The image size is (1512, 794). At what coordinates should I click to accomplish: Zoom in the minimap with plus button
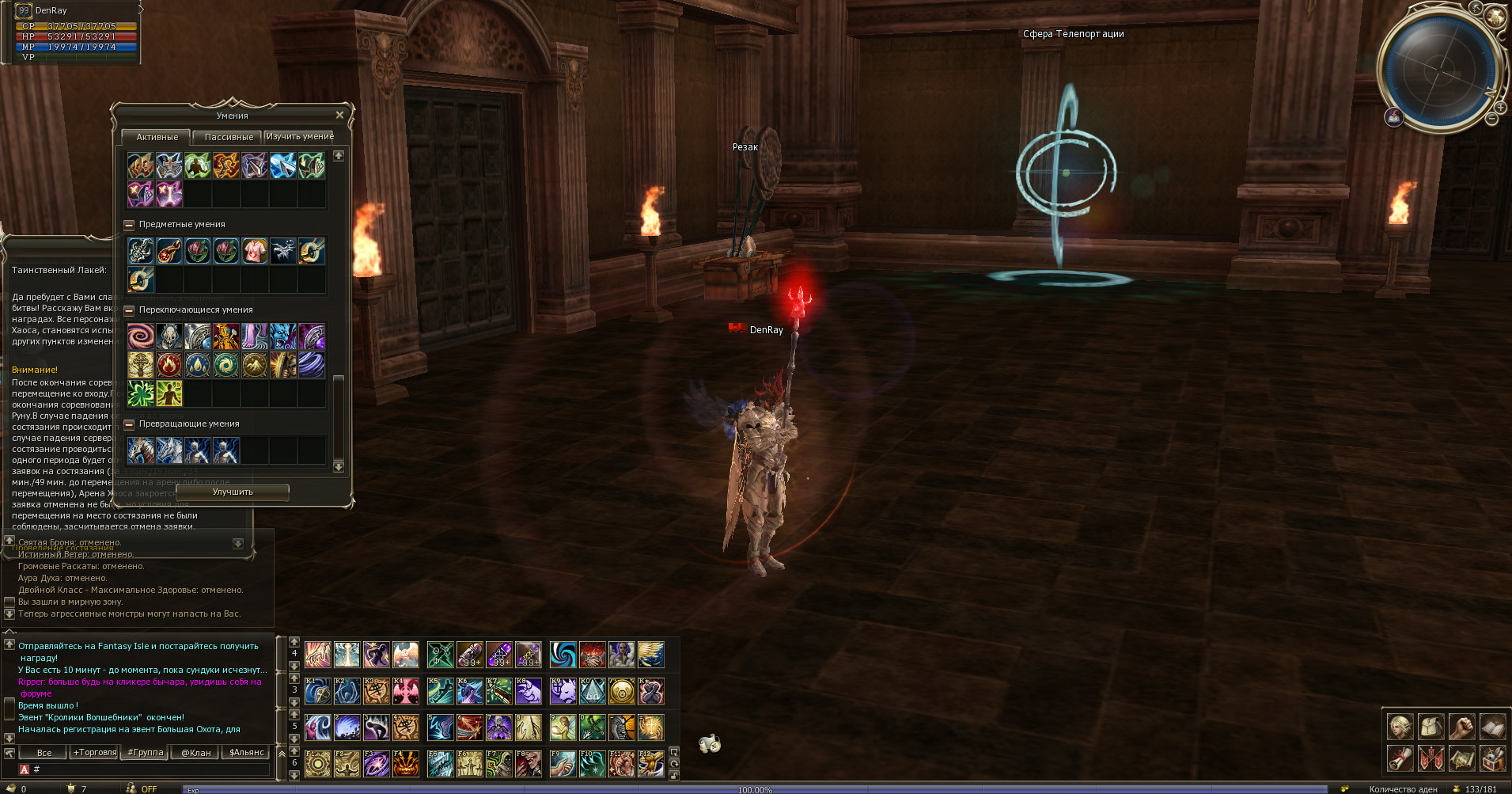1500,107
